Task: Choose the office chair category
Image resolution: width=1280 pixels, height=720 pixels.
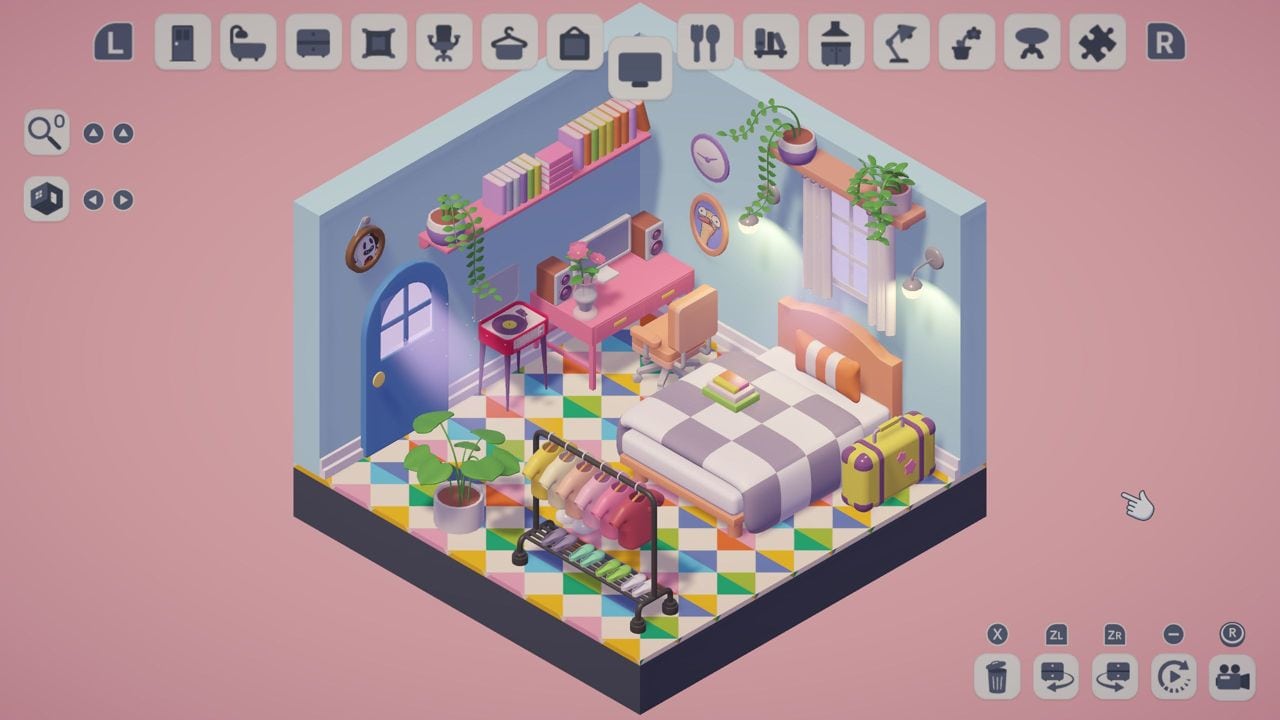Action: click(443, 44)
